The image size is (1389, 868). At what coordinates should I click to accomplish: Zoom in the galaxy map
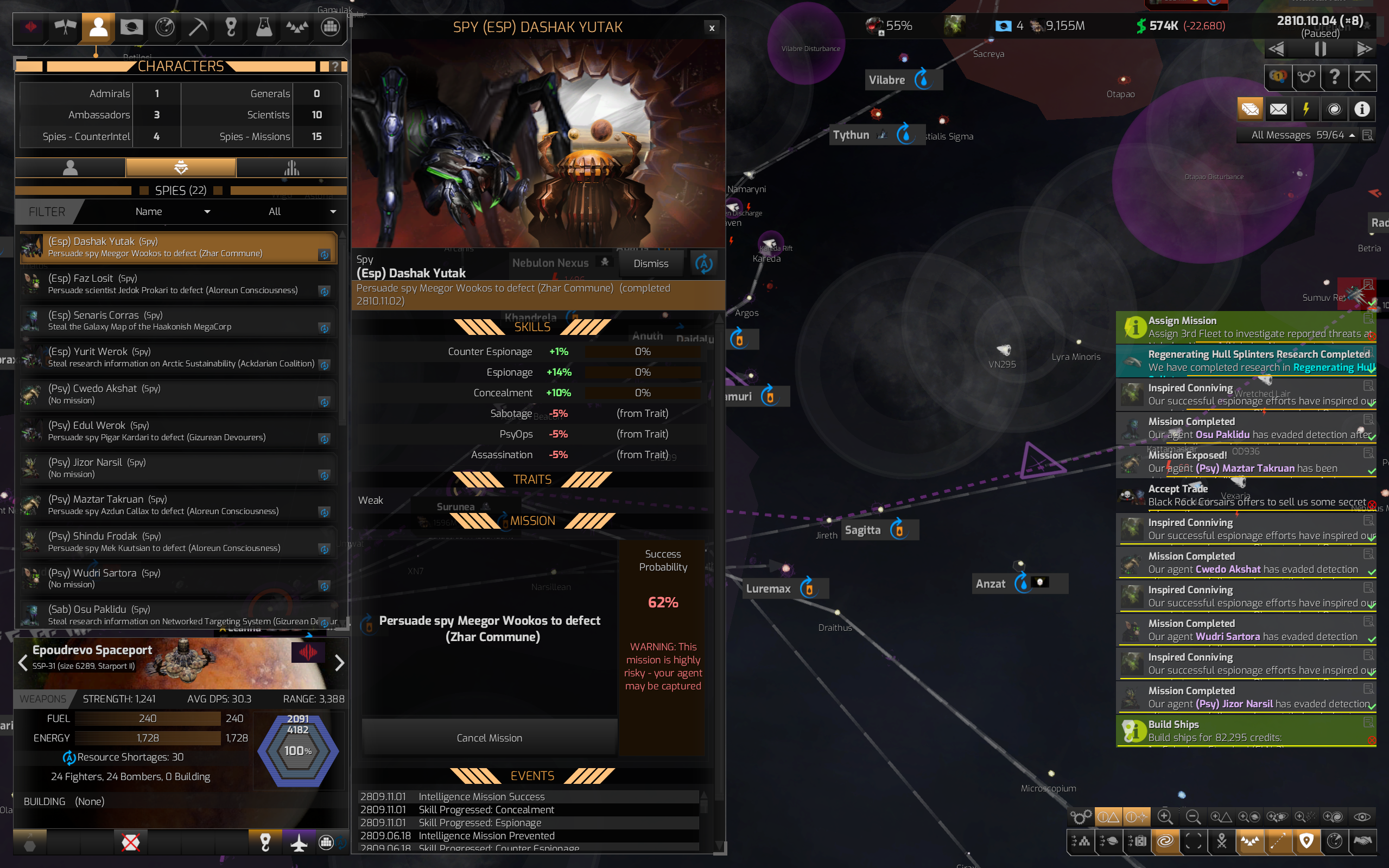pos(1165,816)
